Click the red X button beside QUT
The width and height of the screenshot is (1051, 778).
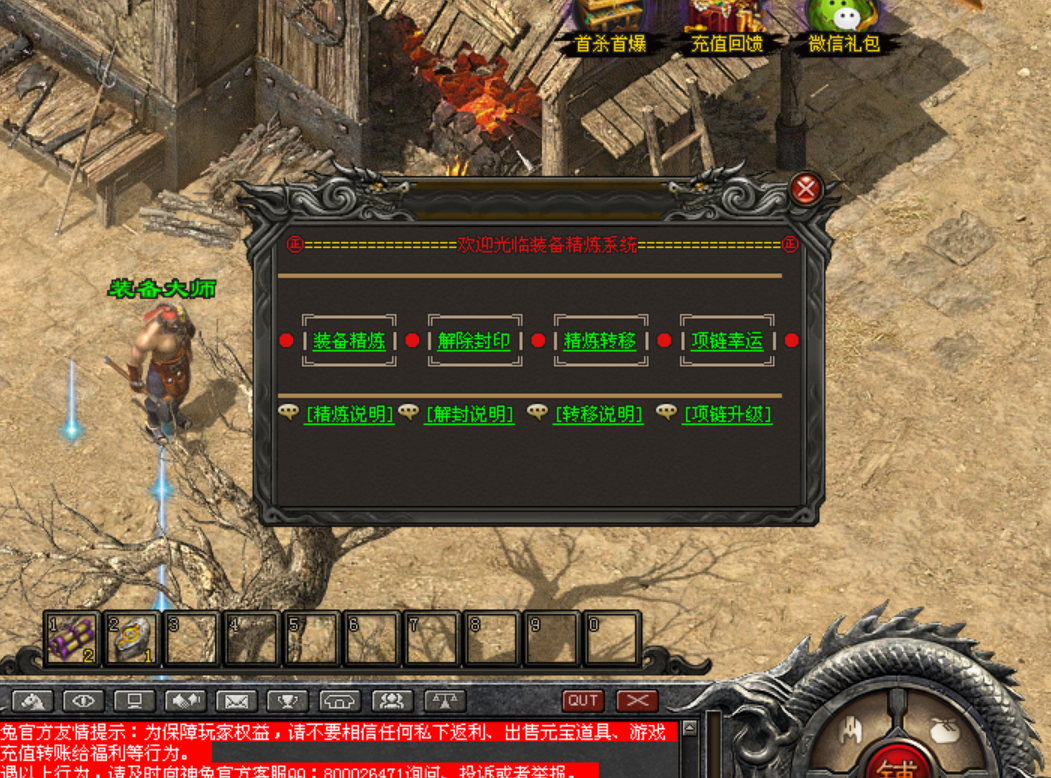(637, 701)
